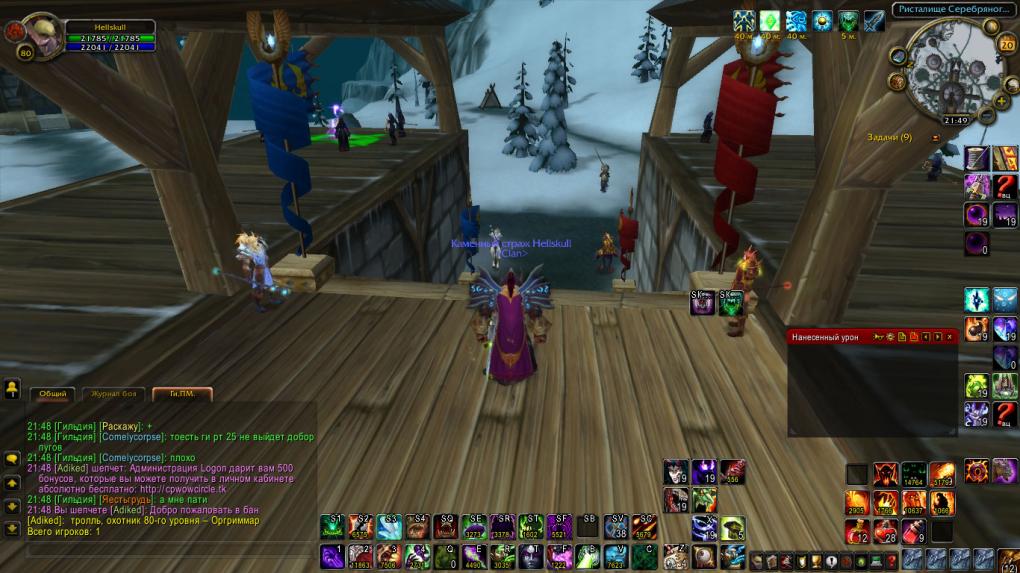Click the green heart buff showing 5 м.
The width and height of the screenshot is (1020, 573).
pos(848,21)
